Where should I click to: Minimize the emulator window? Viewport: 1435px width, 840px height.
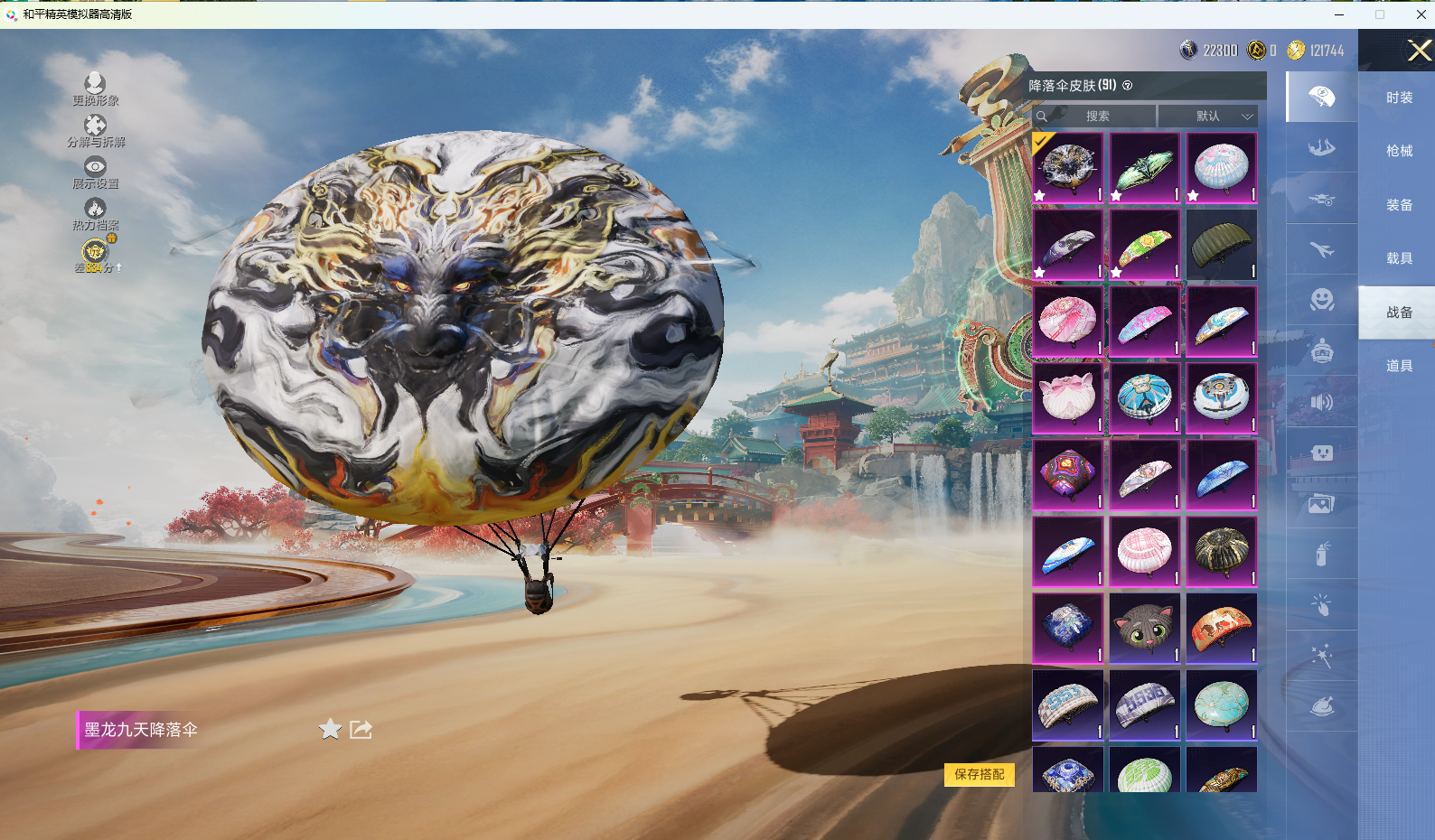click(1339, 14)
